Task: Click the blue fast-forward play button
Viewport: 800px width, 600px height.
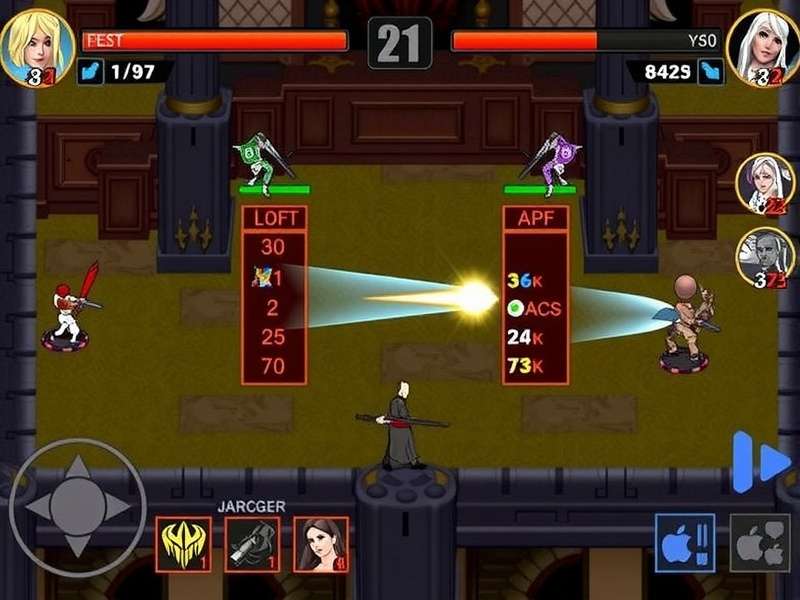Action: tap(762, 462)
